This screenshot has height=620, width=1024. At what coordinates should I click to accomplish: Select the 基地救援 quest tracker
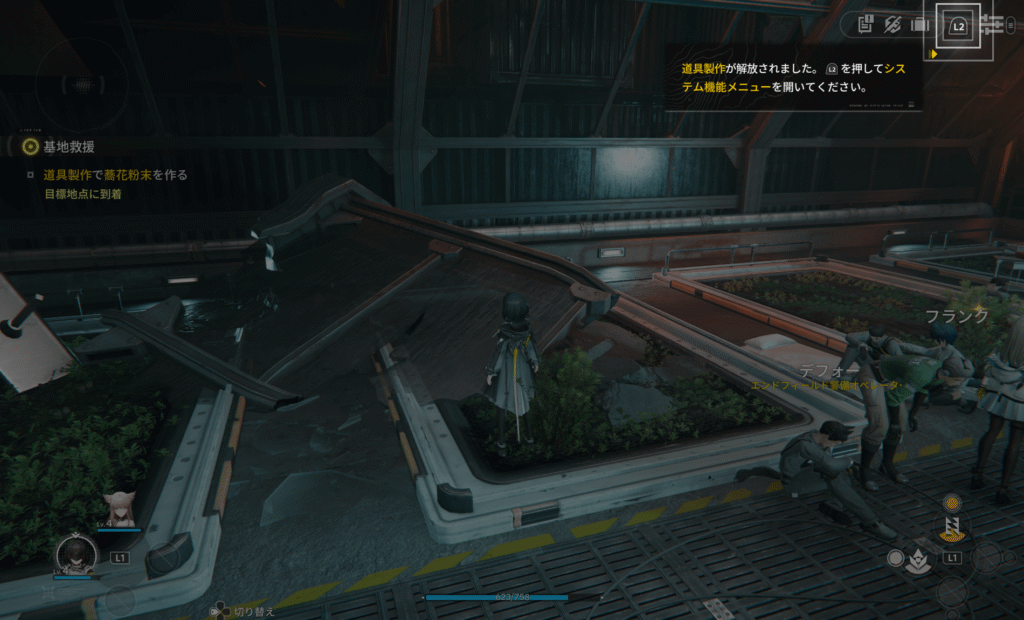point(68,147)
